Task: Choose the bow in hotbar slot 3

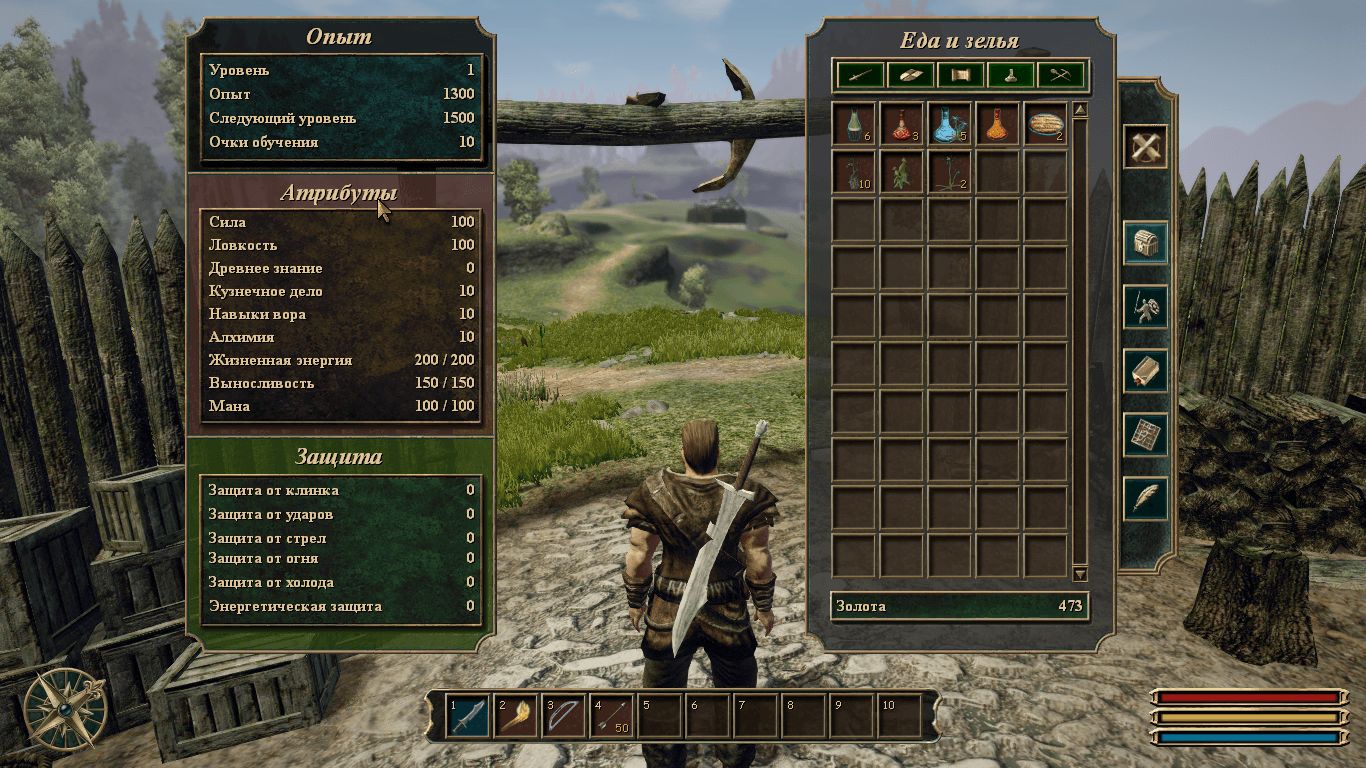Action: [x=564, y=716]
